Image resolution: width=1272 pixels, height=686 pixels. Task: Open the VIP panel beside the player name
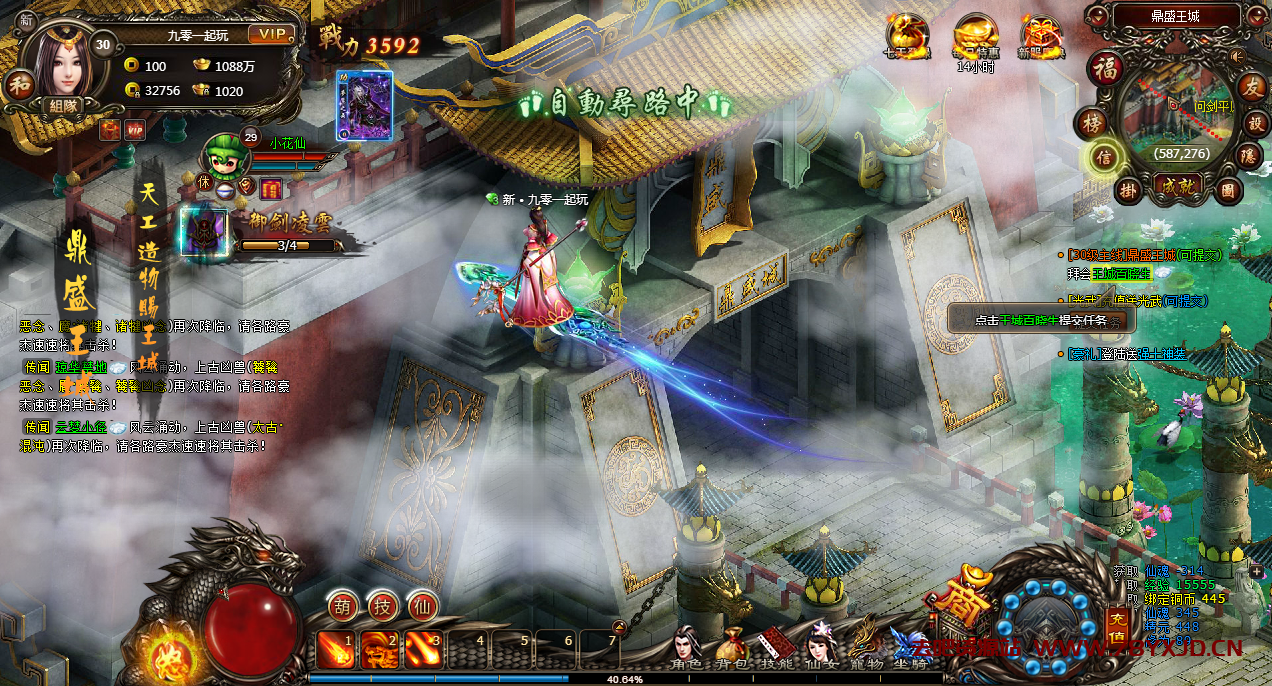coord(269,35)
